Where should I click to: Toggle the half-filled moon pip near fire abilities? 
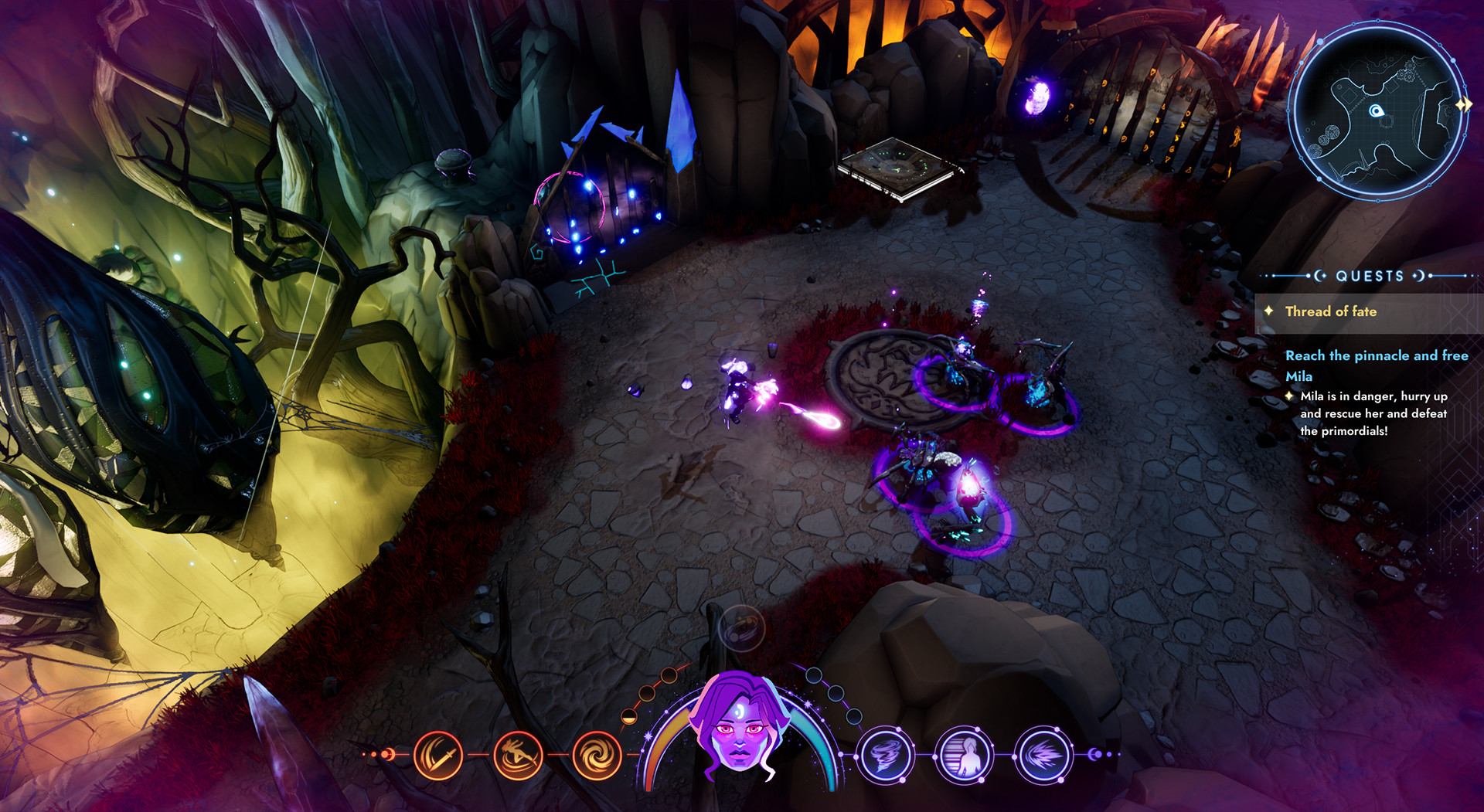[629, 716]
